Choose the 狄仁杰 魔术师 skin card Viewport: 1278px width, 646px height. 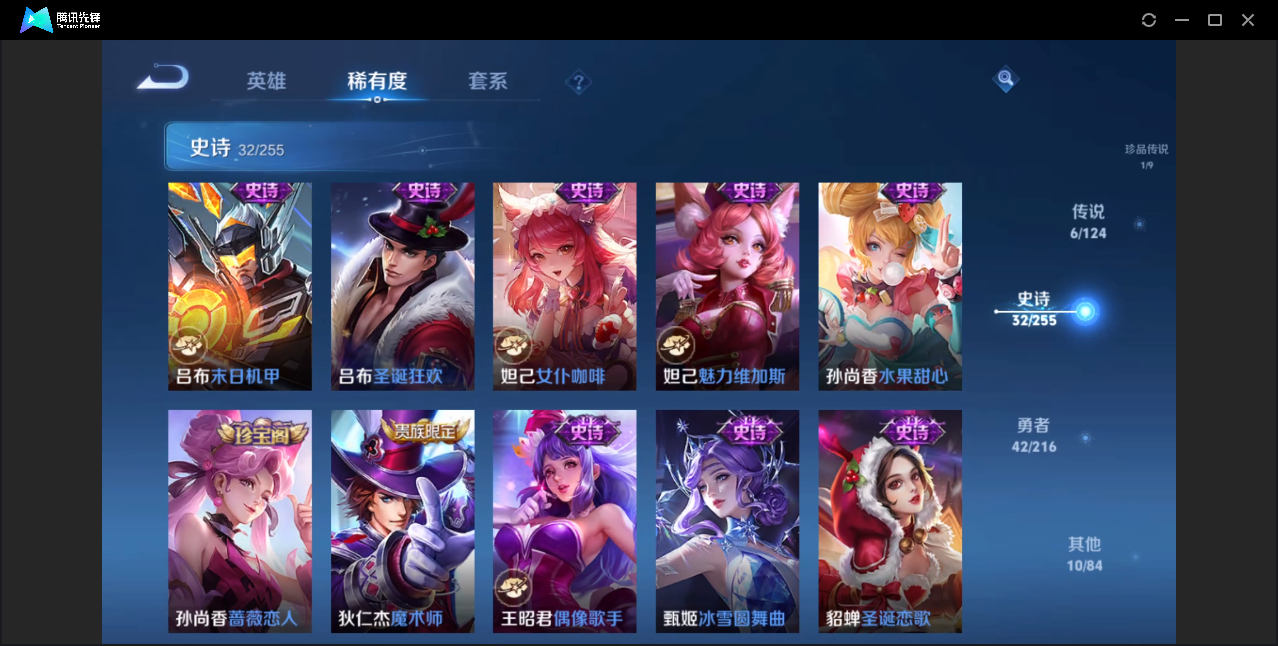(403, 520)
